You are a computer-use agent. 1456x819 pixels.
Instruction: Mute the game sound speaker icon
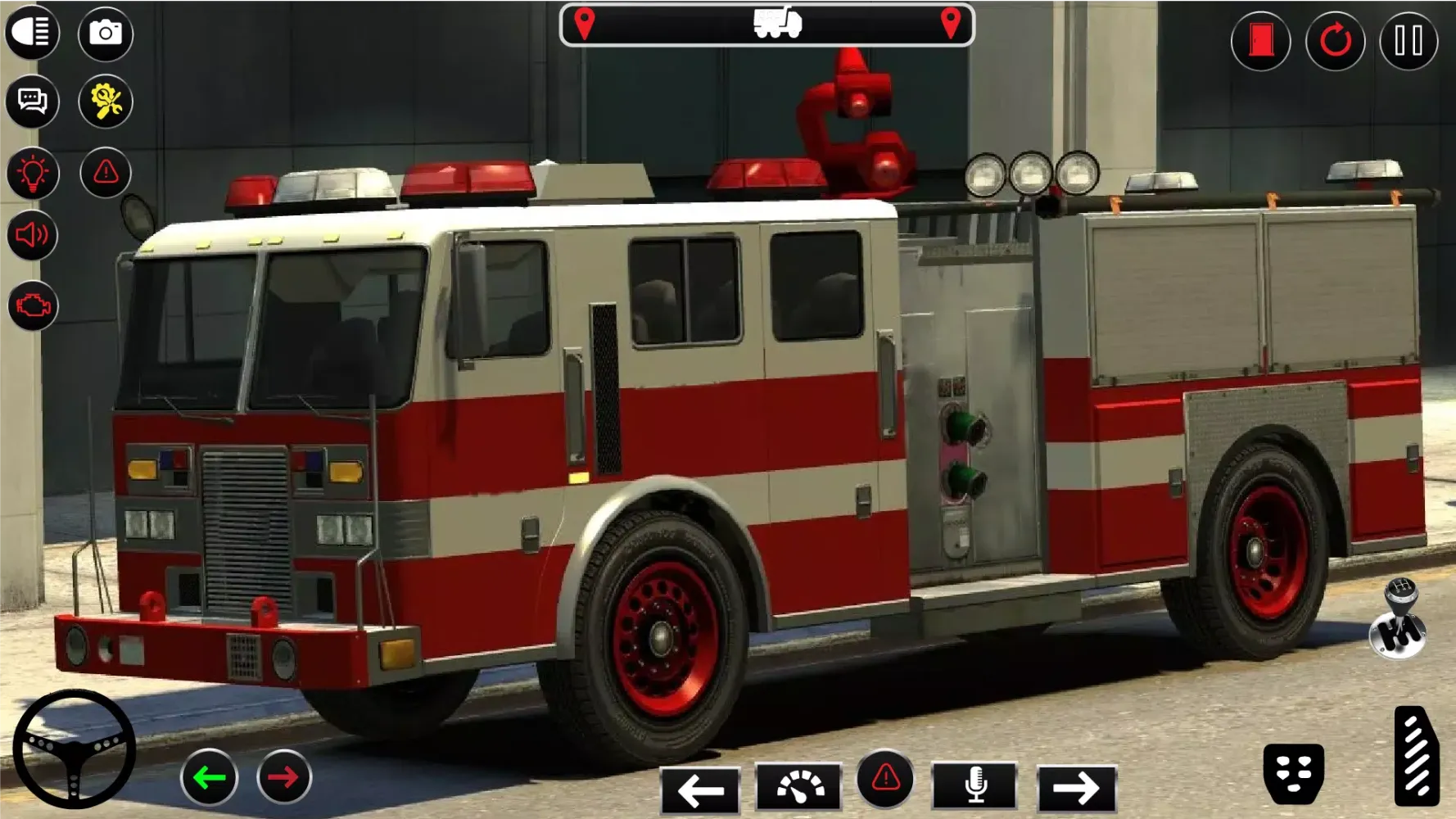(33, 238)
